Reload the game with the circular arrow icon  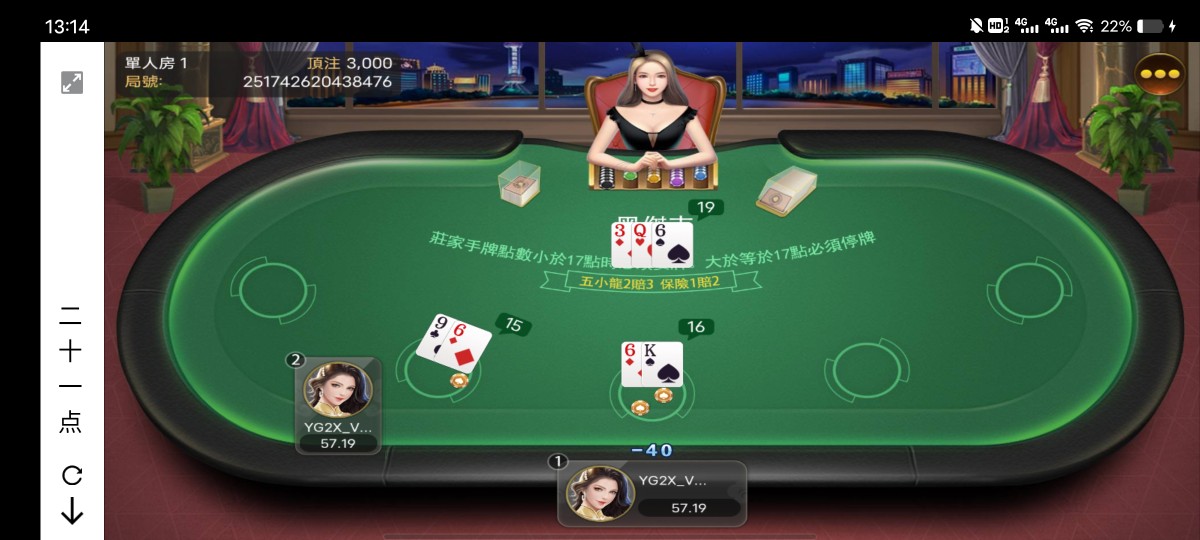(72, 475)
